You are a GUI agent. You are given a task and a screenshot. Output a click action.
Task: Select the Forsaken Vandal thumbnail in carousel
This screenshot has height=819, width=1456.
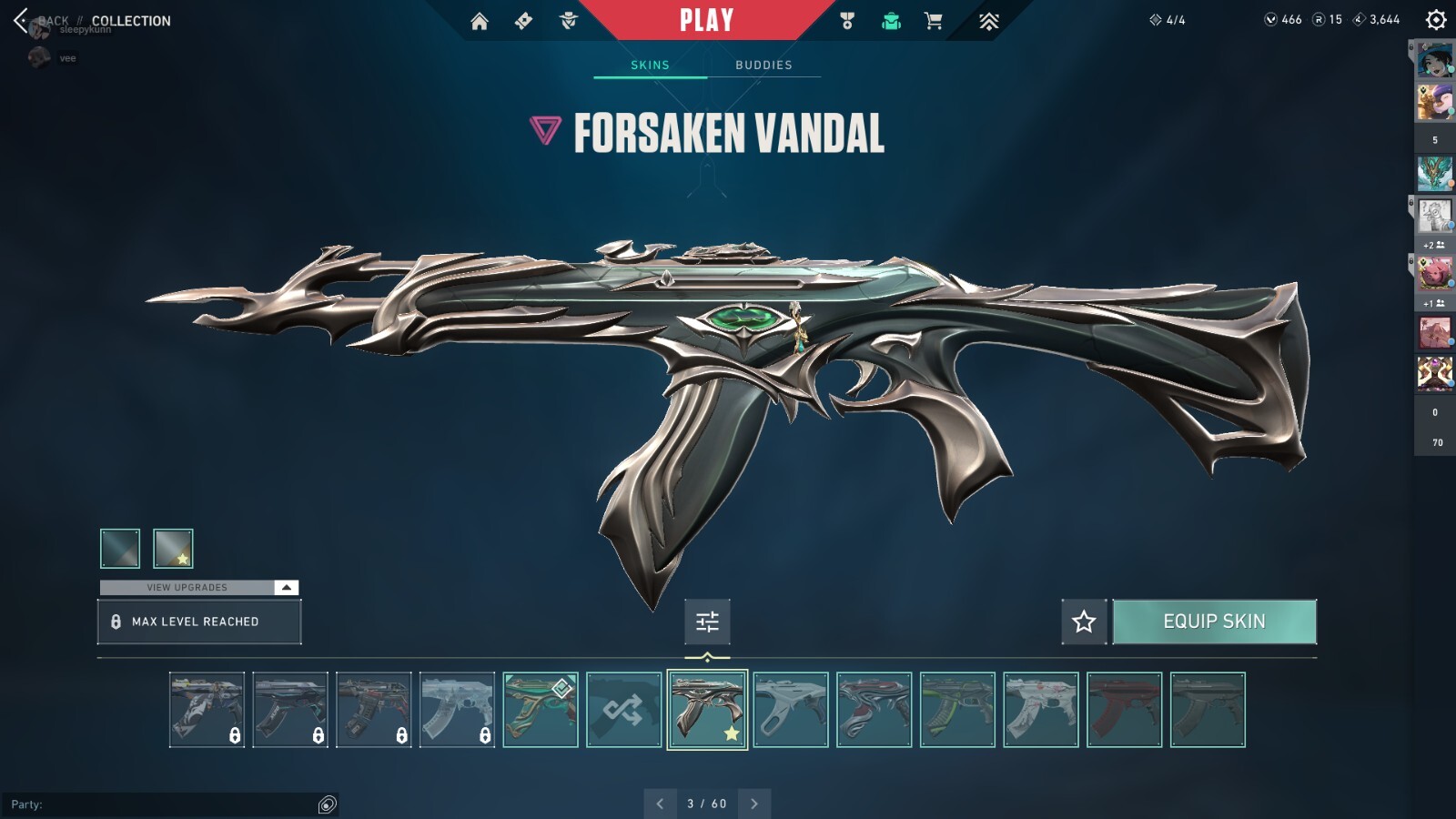tap(706, 710)
